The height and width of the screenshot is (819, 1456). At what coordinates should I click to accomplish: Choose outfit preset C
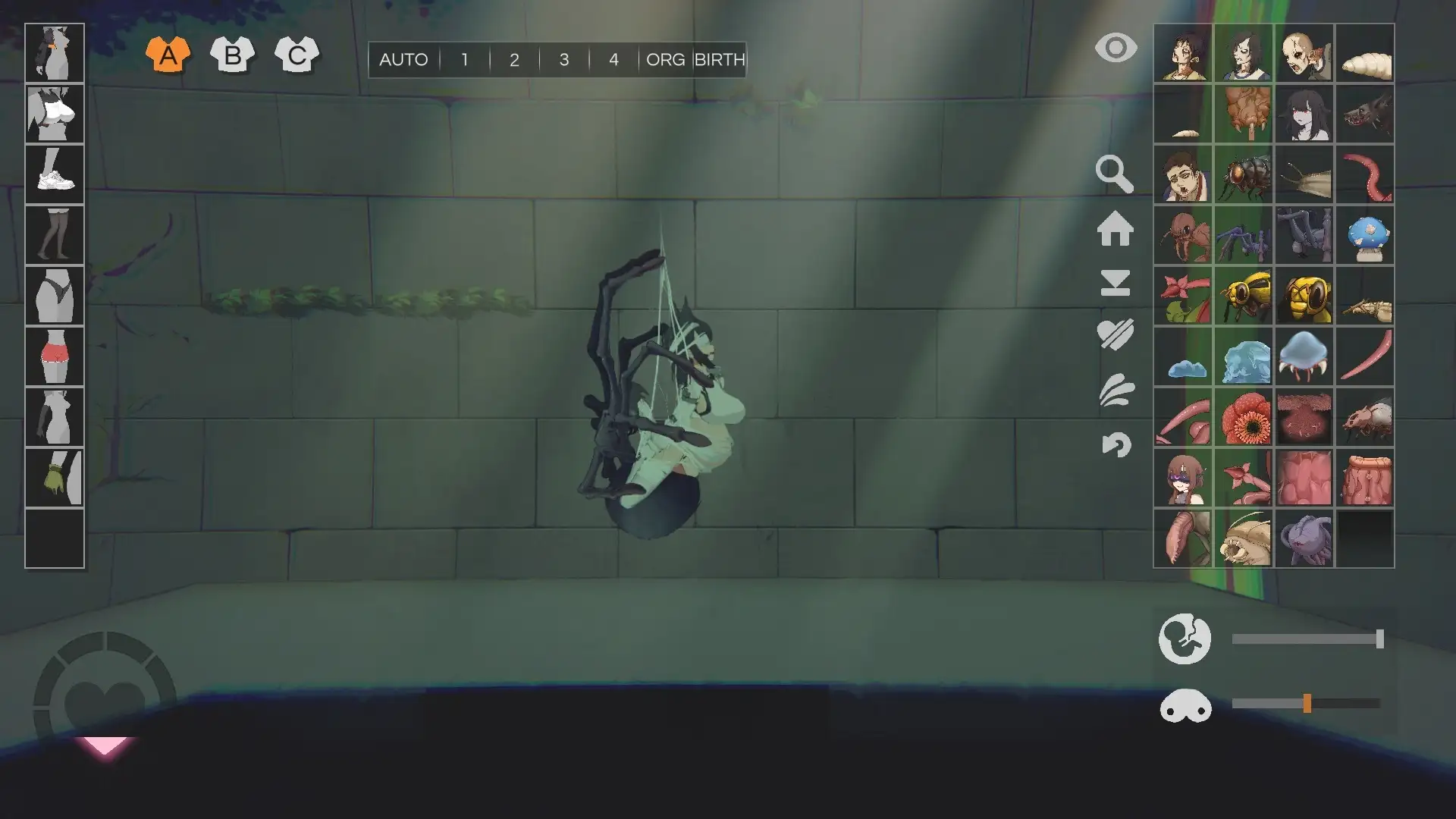tap(297, 55)
